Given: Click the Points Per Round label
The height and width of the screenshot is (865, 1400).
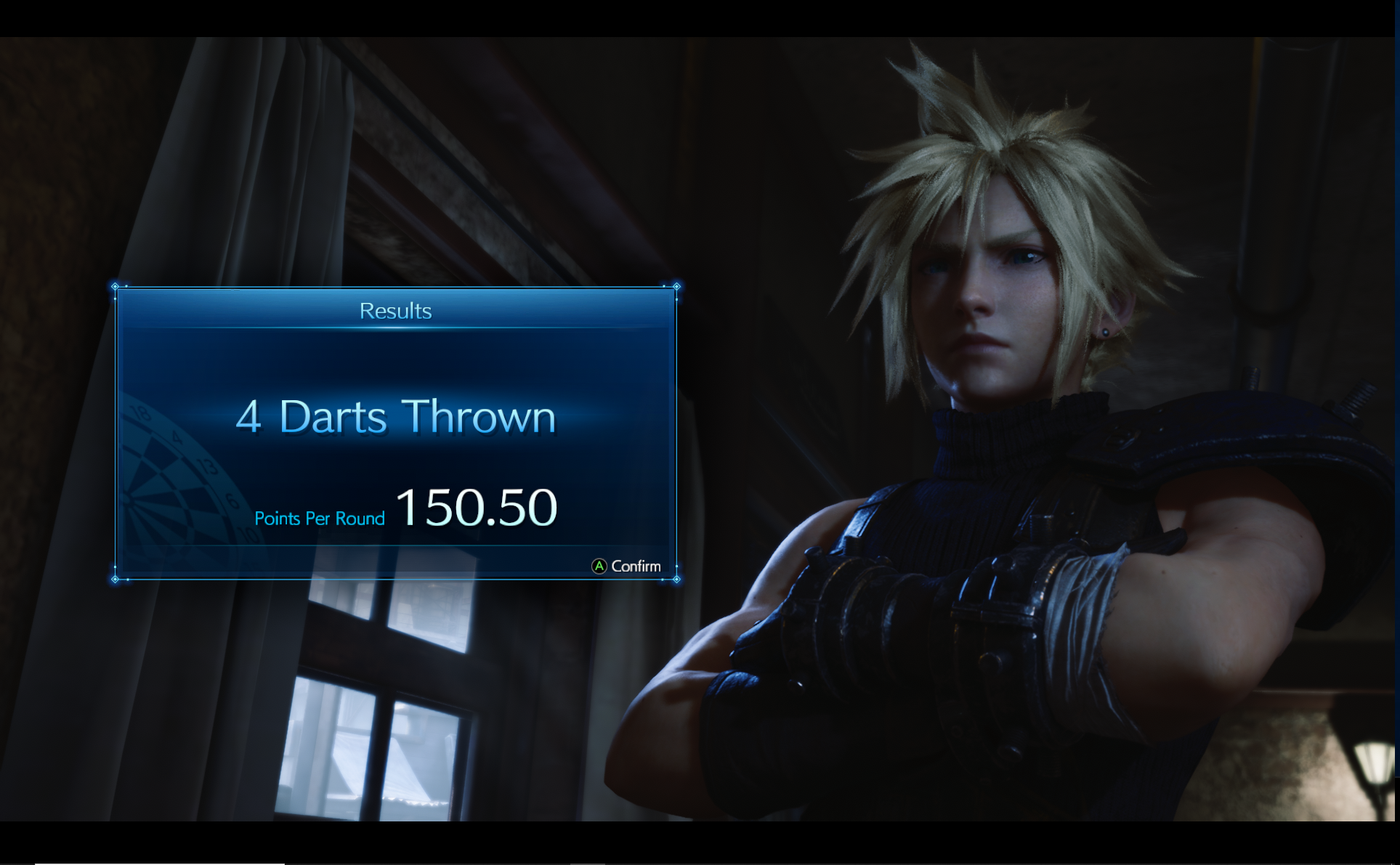Looking at the screenshot, I should pyautogui.click(x=320, y=519).
